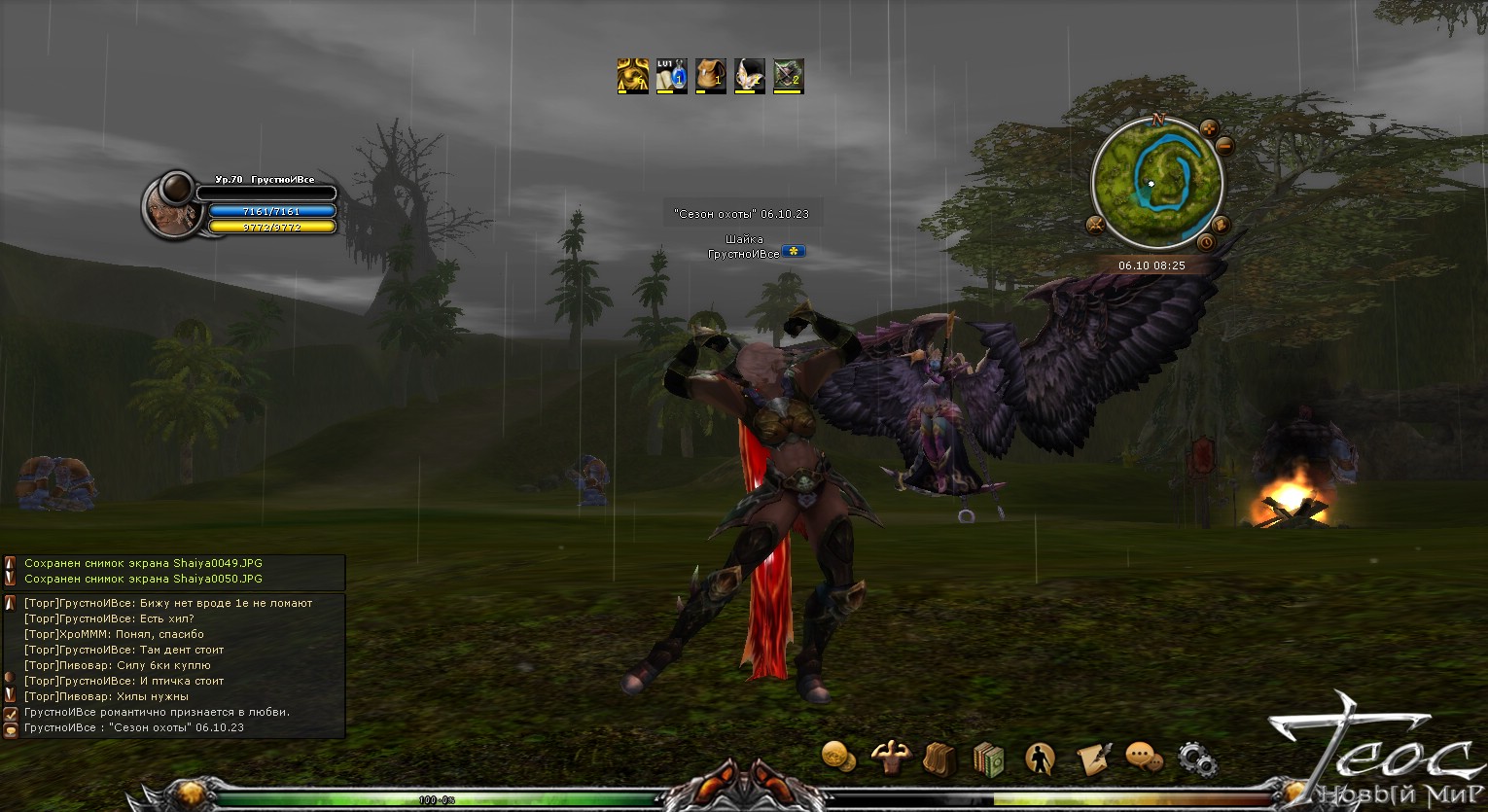
Task: Click the crossed swords minimap button
Action: point(1095,227)
